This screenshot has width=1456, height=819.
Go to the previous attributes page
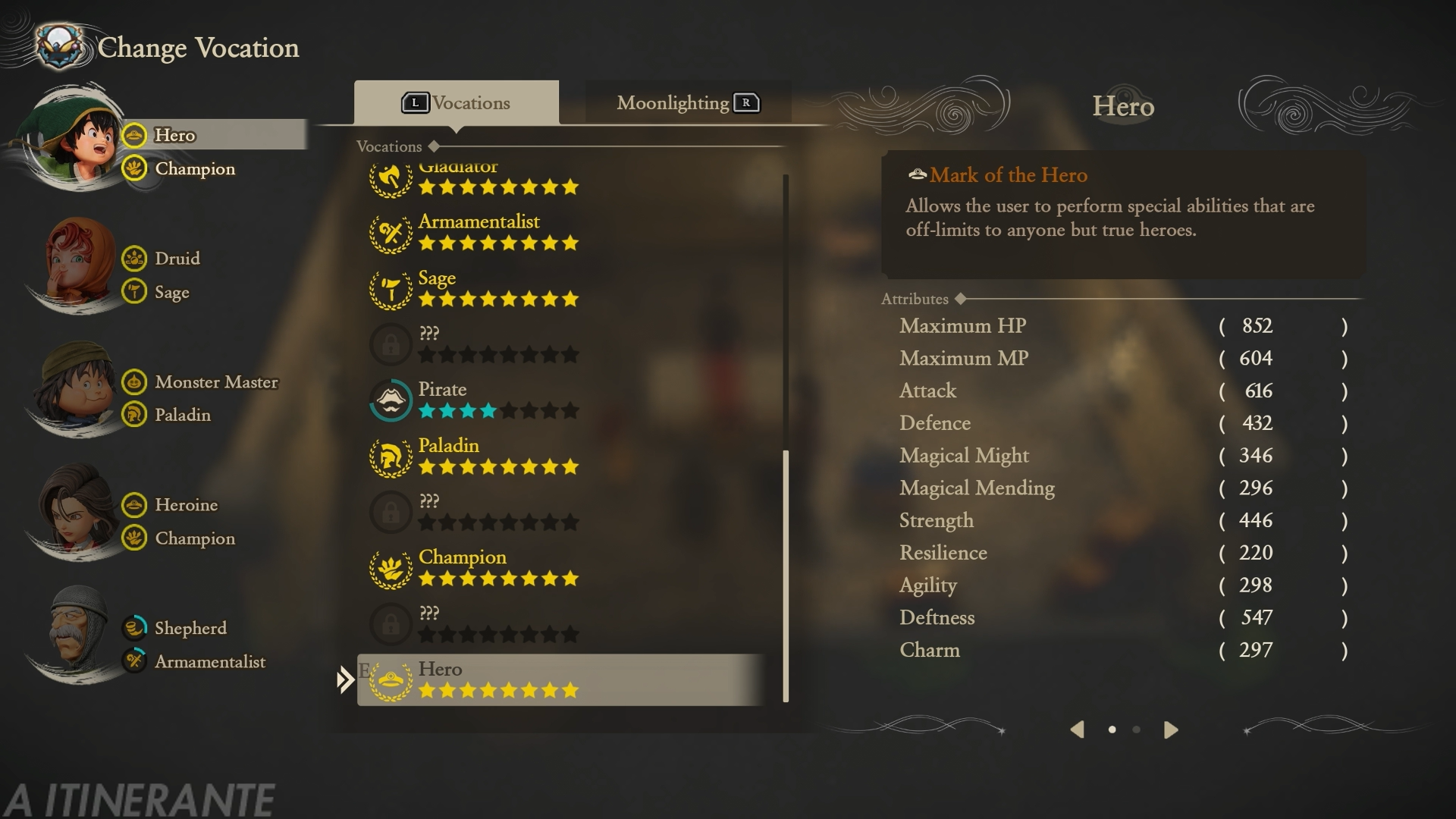1077,730
